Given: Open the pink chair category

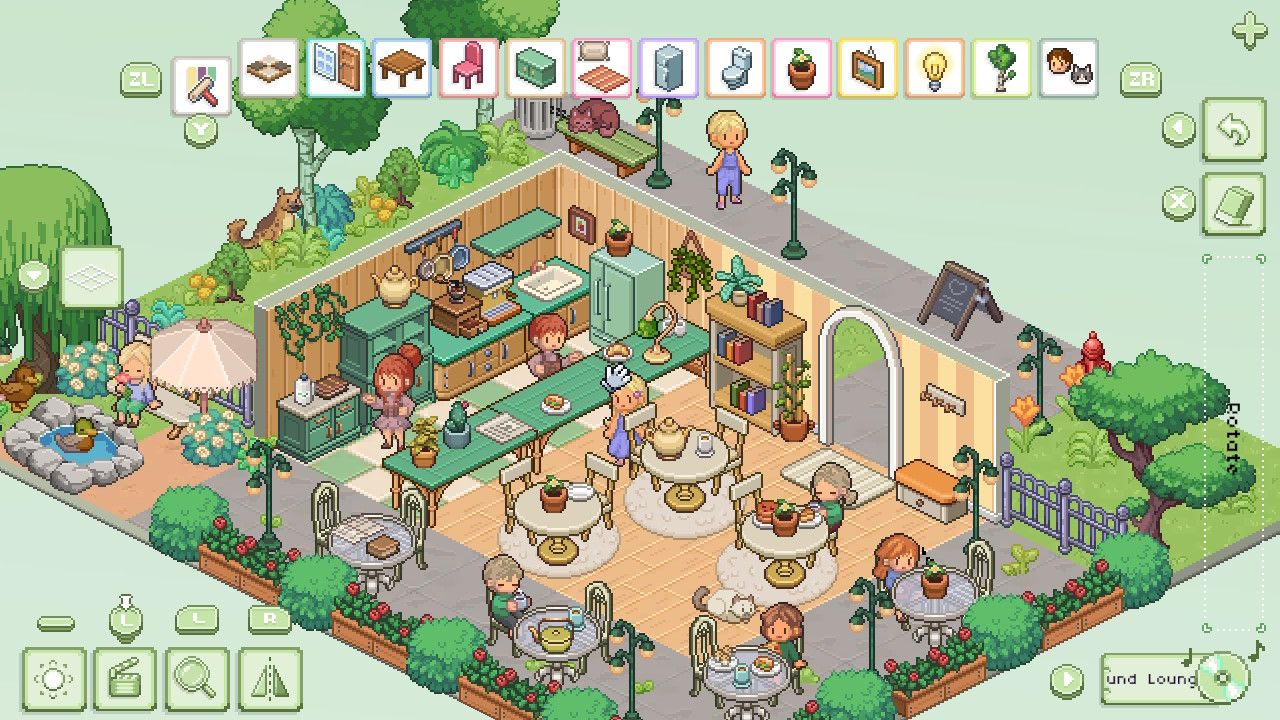Looking at the screenshot, I should point(468,68).
